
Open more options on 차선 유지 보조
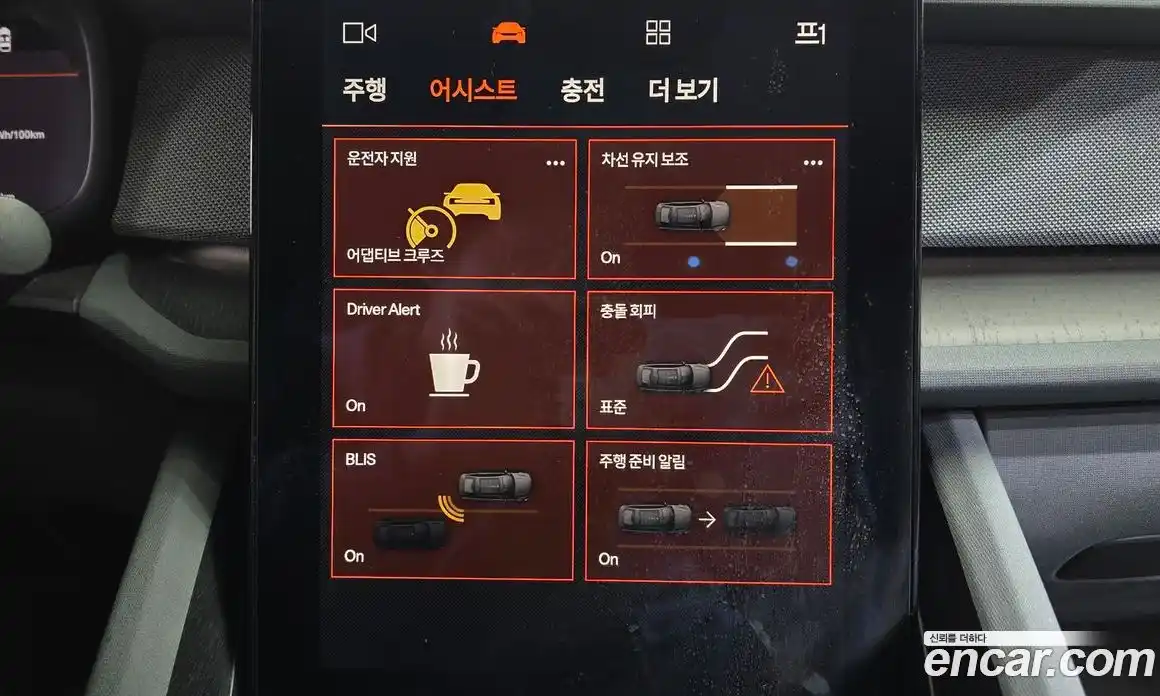pyautogui.click(x=813, y=163)
